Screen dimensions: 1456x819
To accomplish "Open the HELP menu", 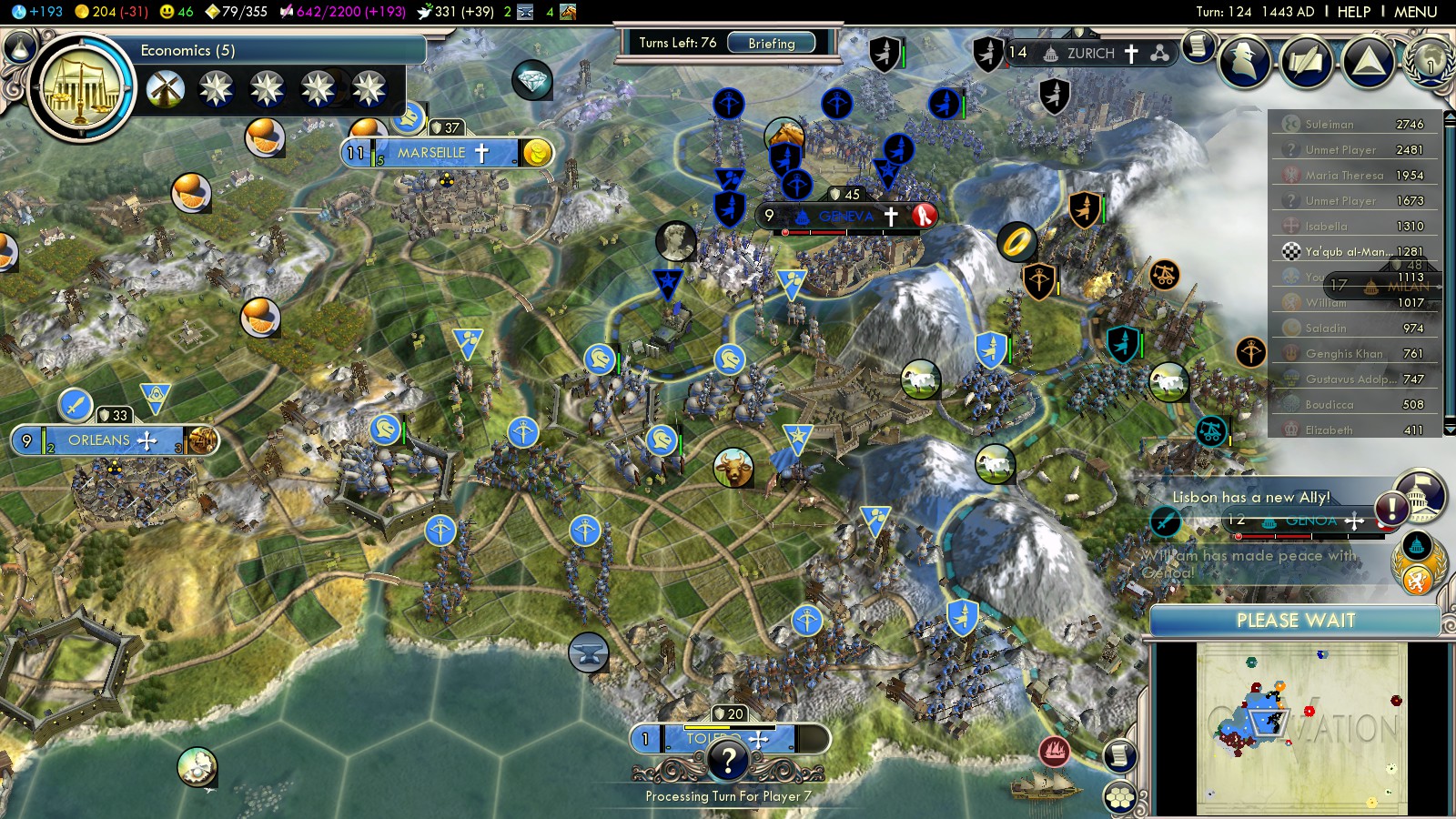I will 1353,12.
